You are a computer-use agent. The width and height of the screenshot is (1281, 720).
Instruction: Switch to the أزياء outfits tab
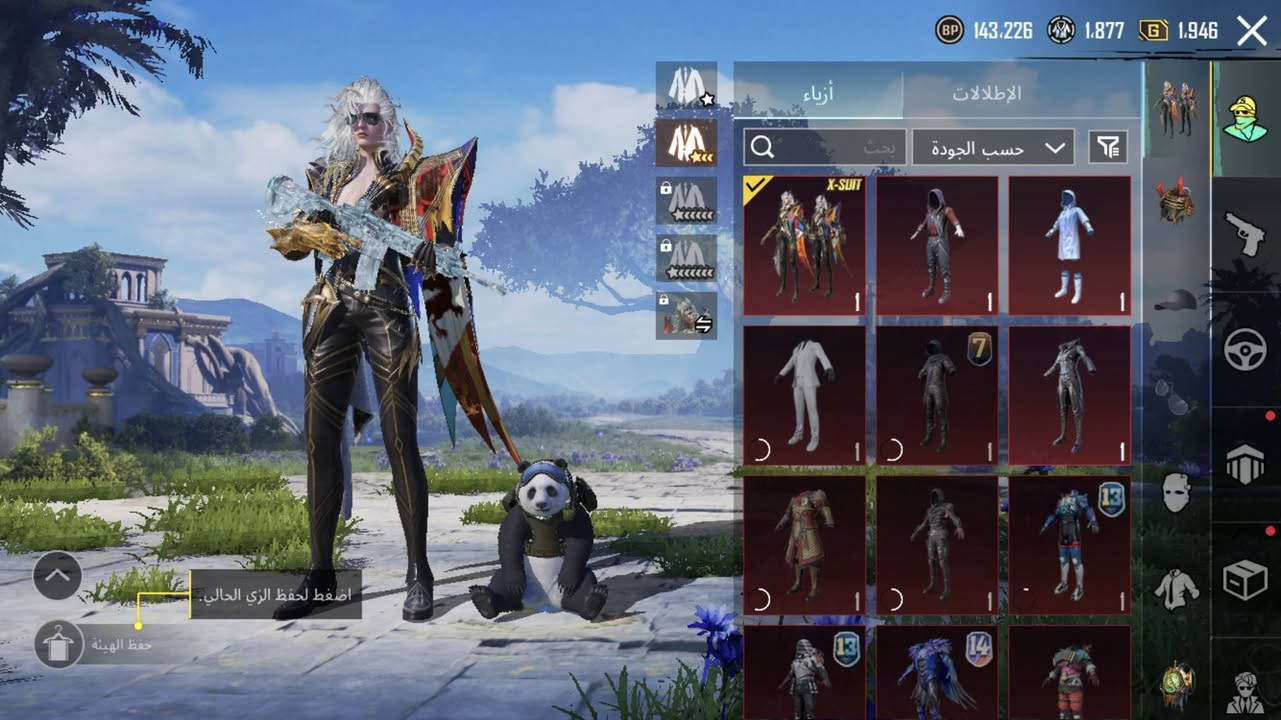point(818,93)
